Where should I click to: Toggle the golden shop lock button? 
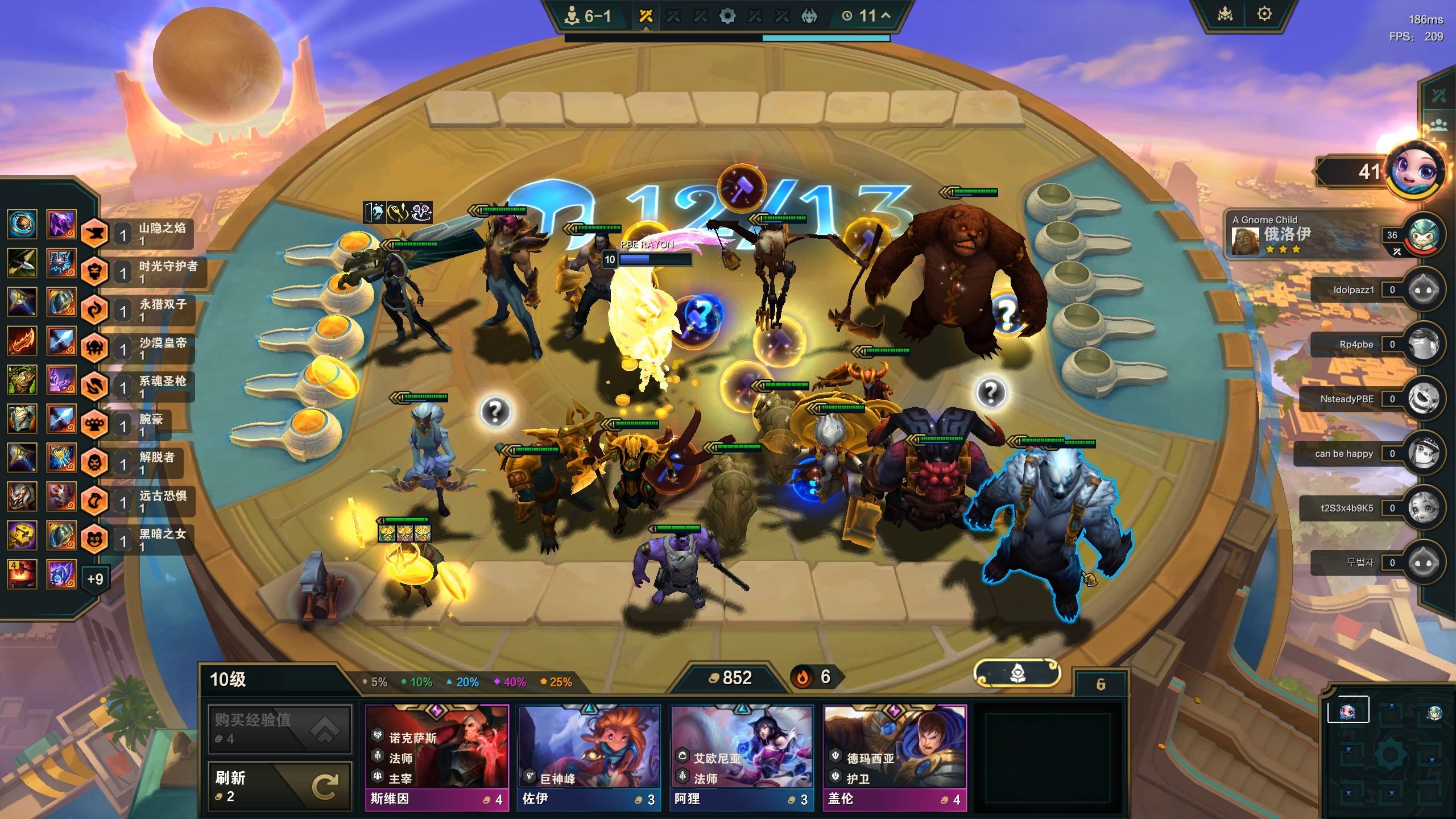click(x=1017, y=675)
